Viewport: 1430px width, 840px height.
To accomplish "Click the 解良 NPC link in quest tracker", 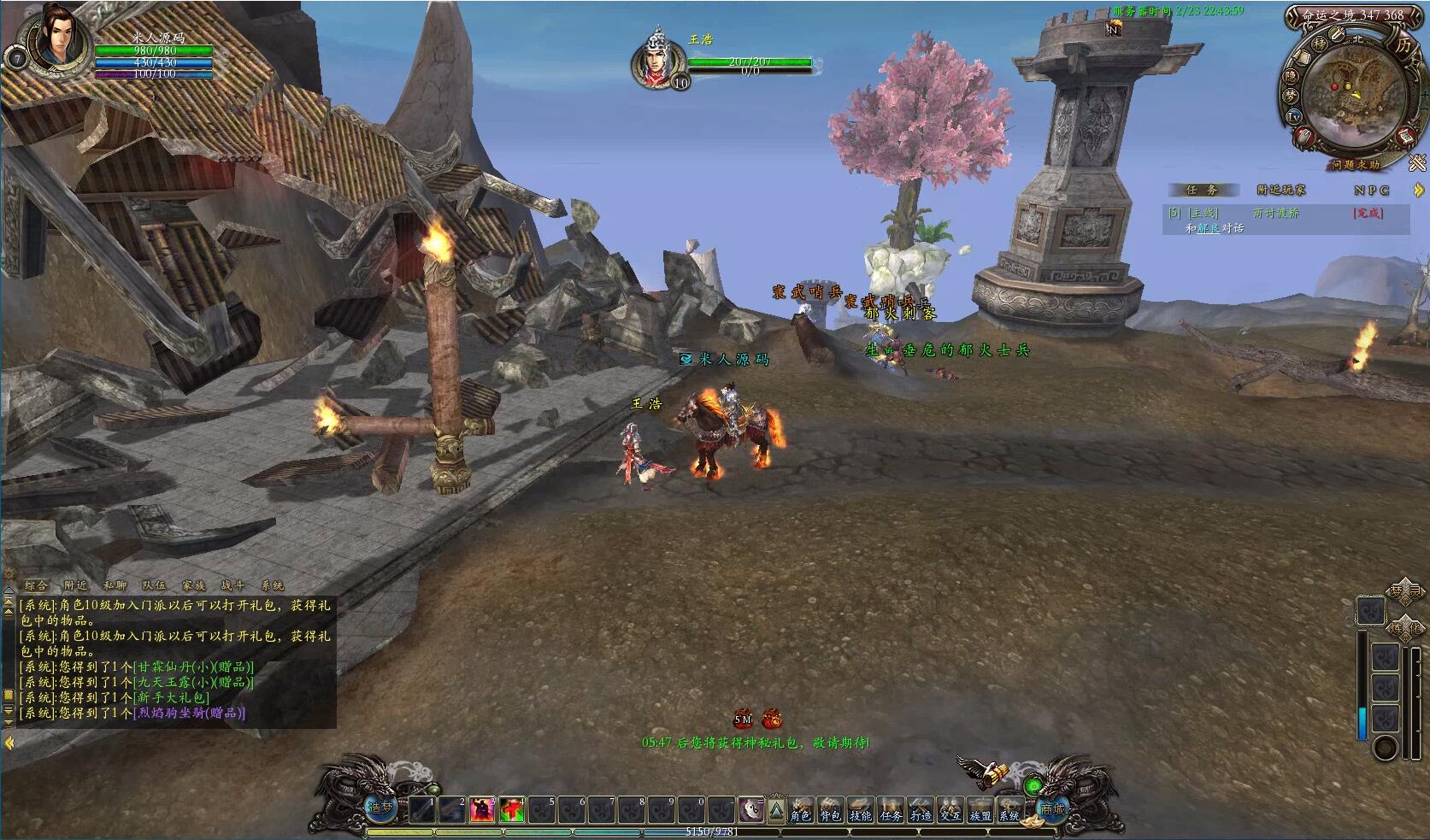I will pyautogui.click(x=1209, y=228).
